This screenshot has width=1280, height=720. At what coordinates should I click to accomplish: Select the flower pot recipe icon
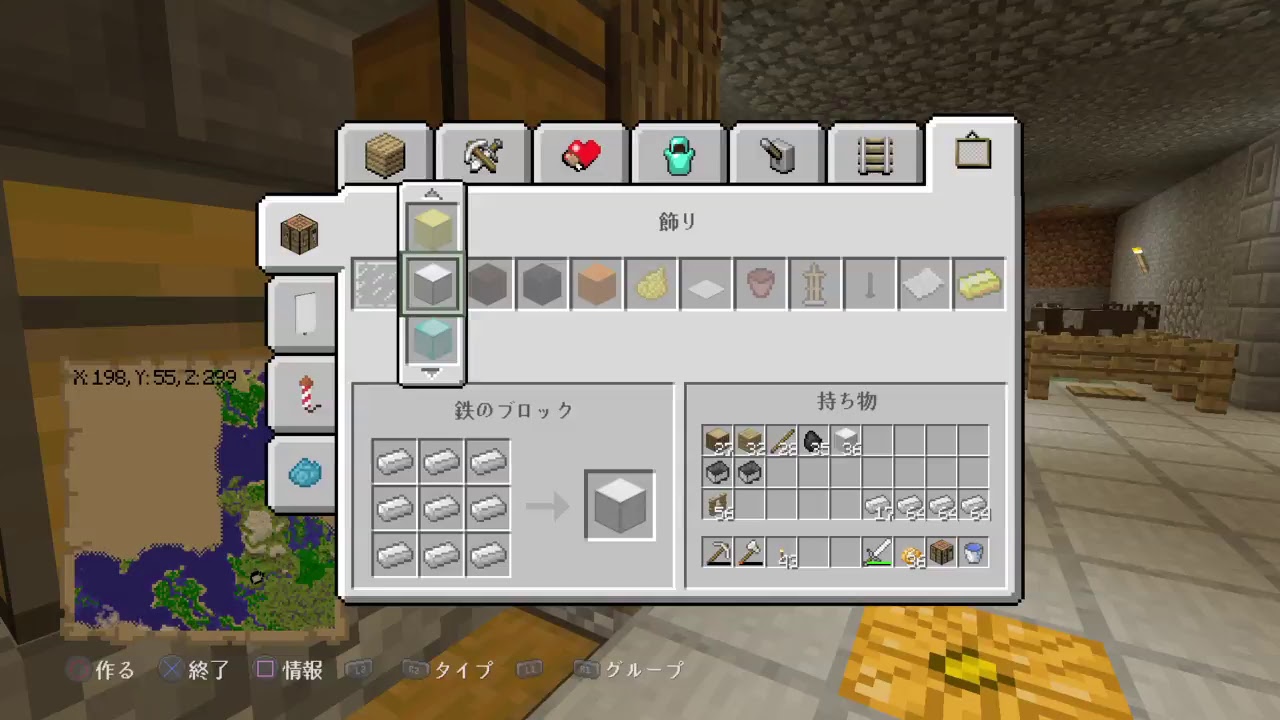click(x=760, y=284)
